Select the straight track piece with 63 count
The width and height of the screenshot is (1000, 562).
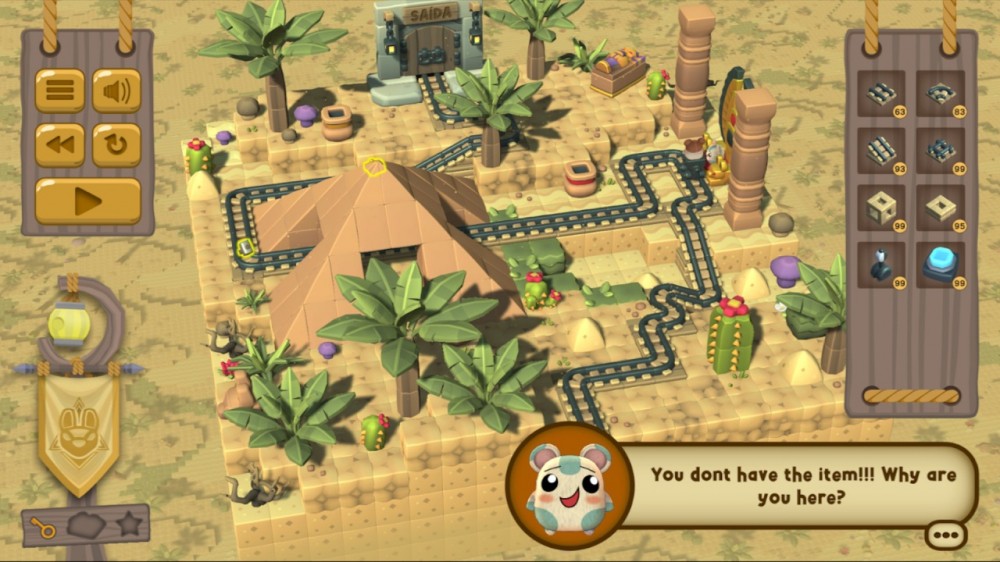point(882,94)
